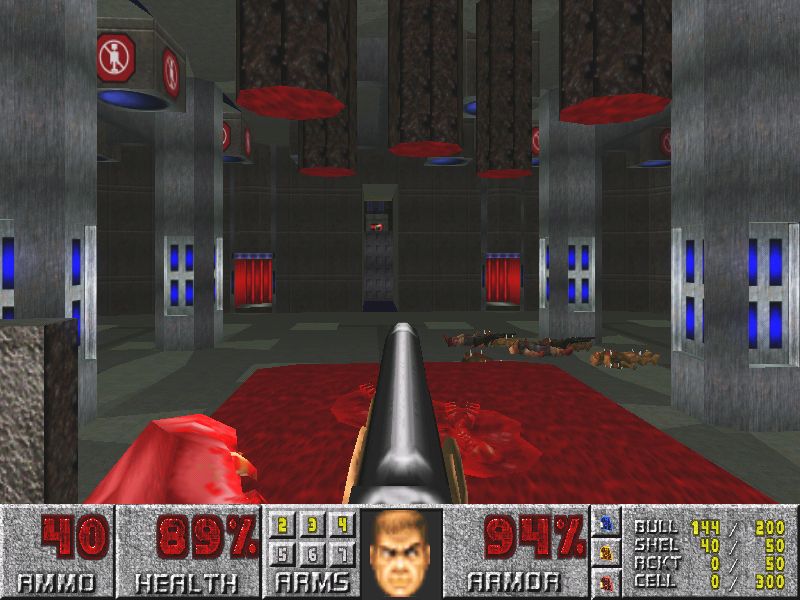Choose weapon number 3 under ARMS

point(312,526)
